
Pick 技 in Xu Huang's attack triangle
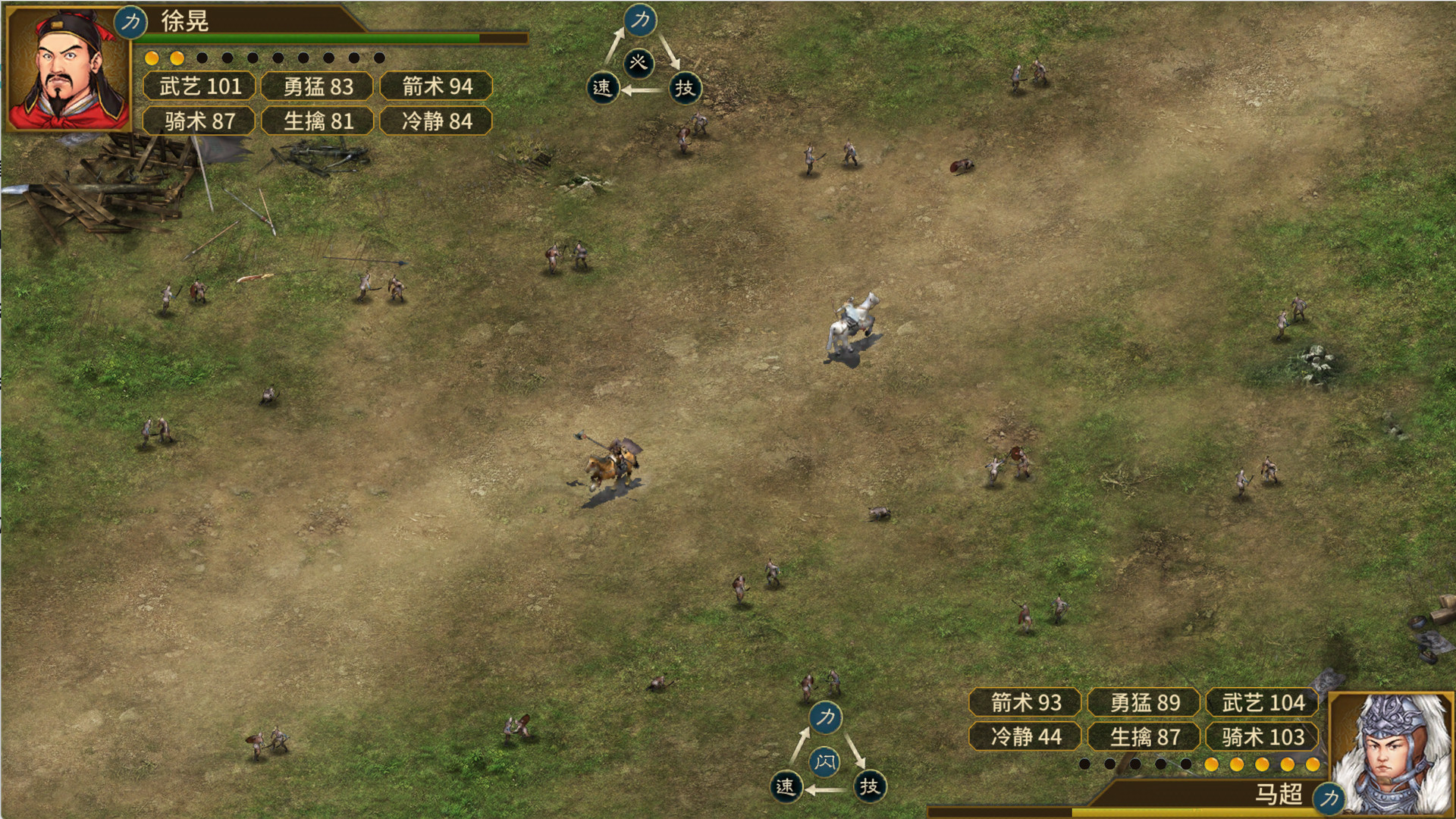click(x=685, y=88)
